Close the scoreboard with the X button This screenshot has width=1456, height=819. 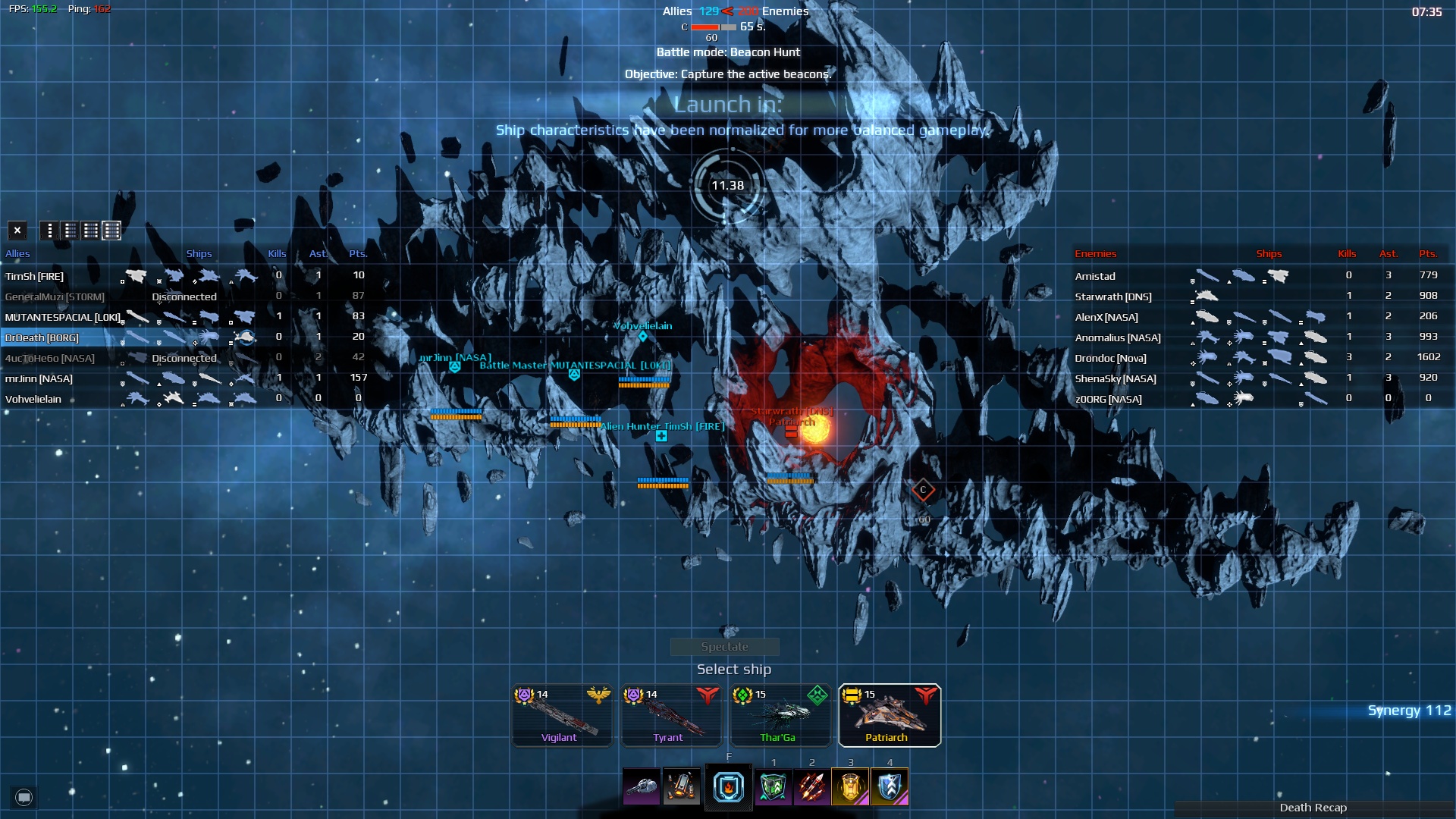tap(17, 230)
